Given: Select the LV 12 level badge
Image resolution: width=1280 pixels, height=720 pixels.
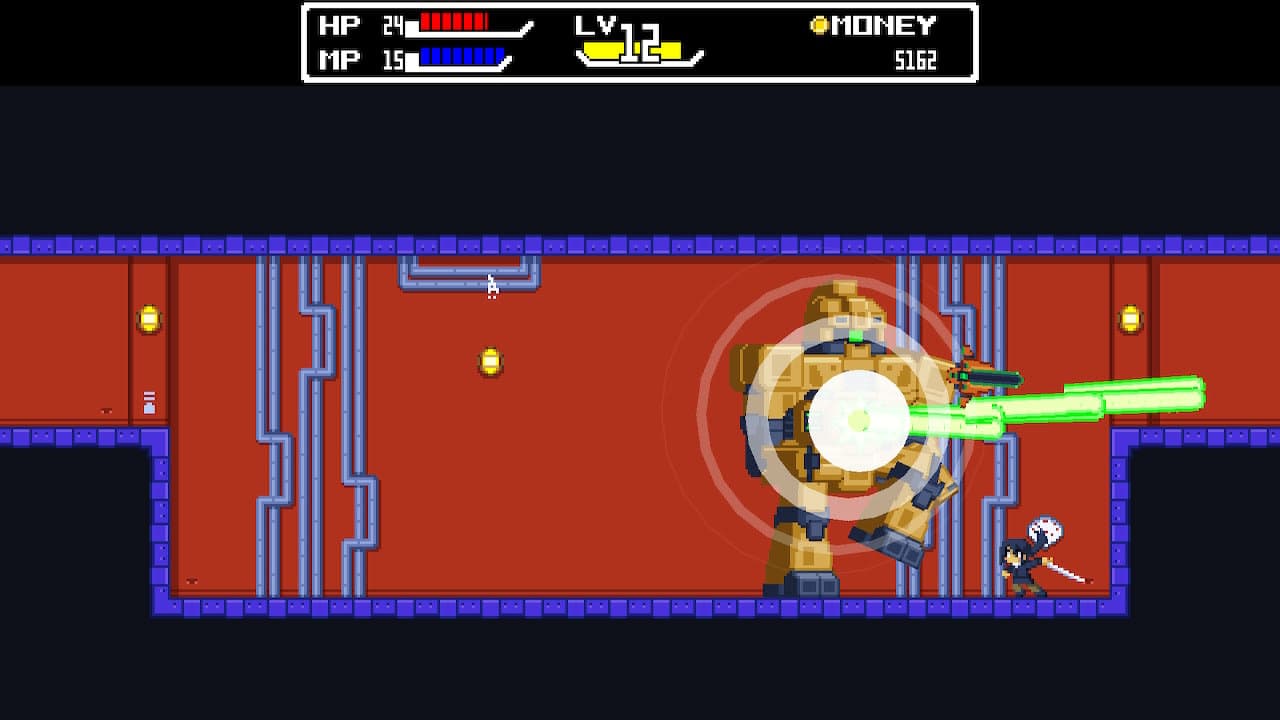Looking at the screenshot, I should [630, 42].
